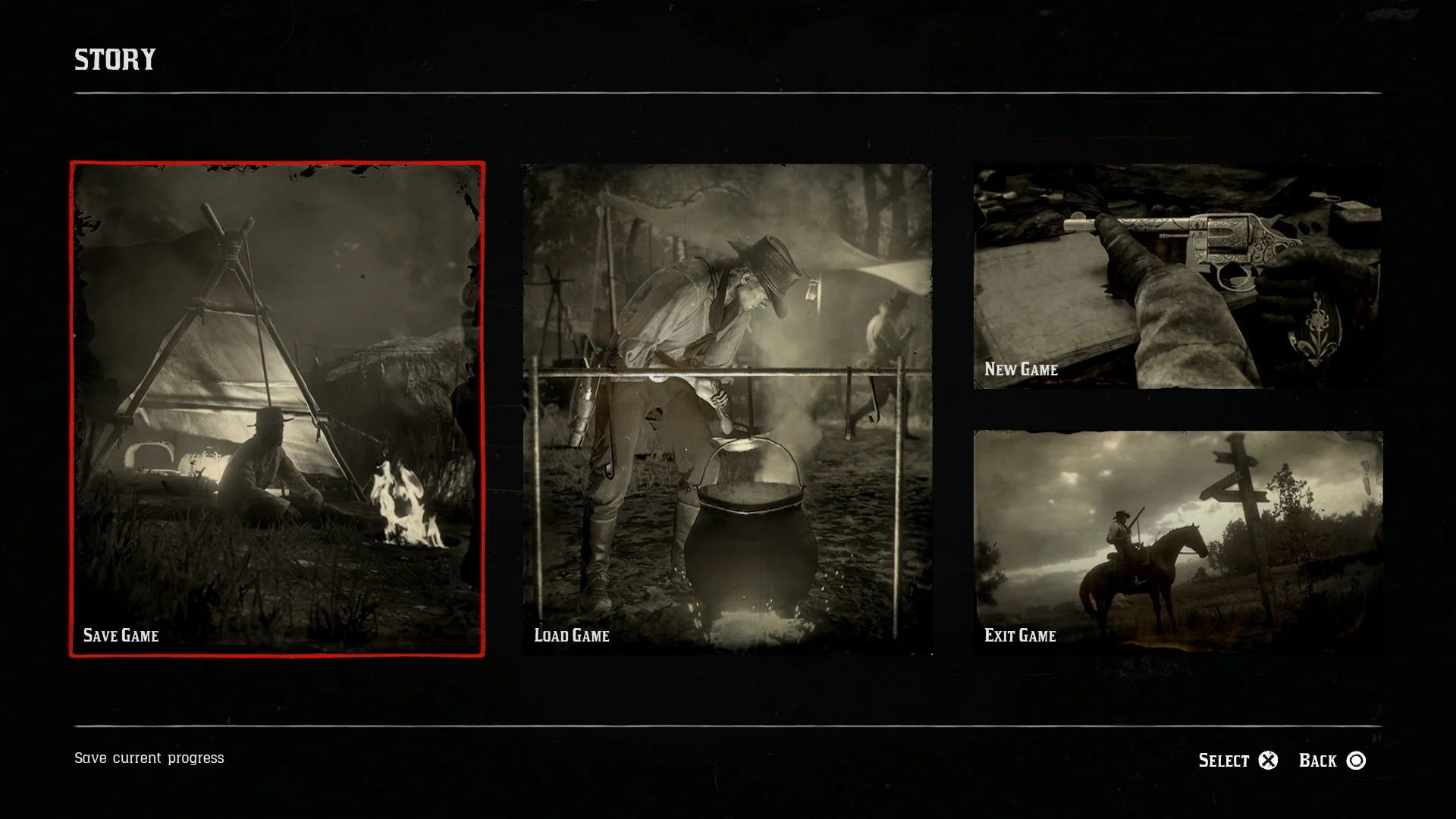Click the Load Game text label
Image resolution: width=1456 pixels, height=819 pixels.
click(571, 636)
